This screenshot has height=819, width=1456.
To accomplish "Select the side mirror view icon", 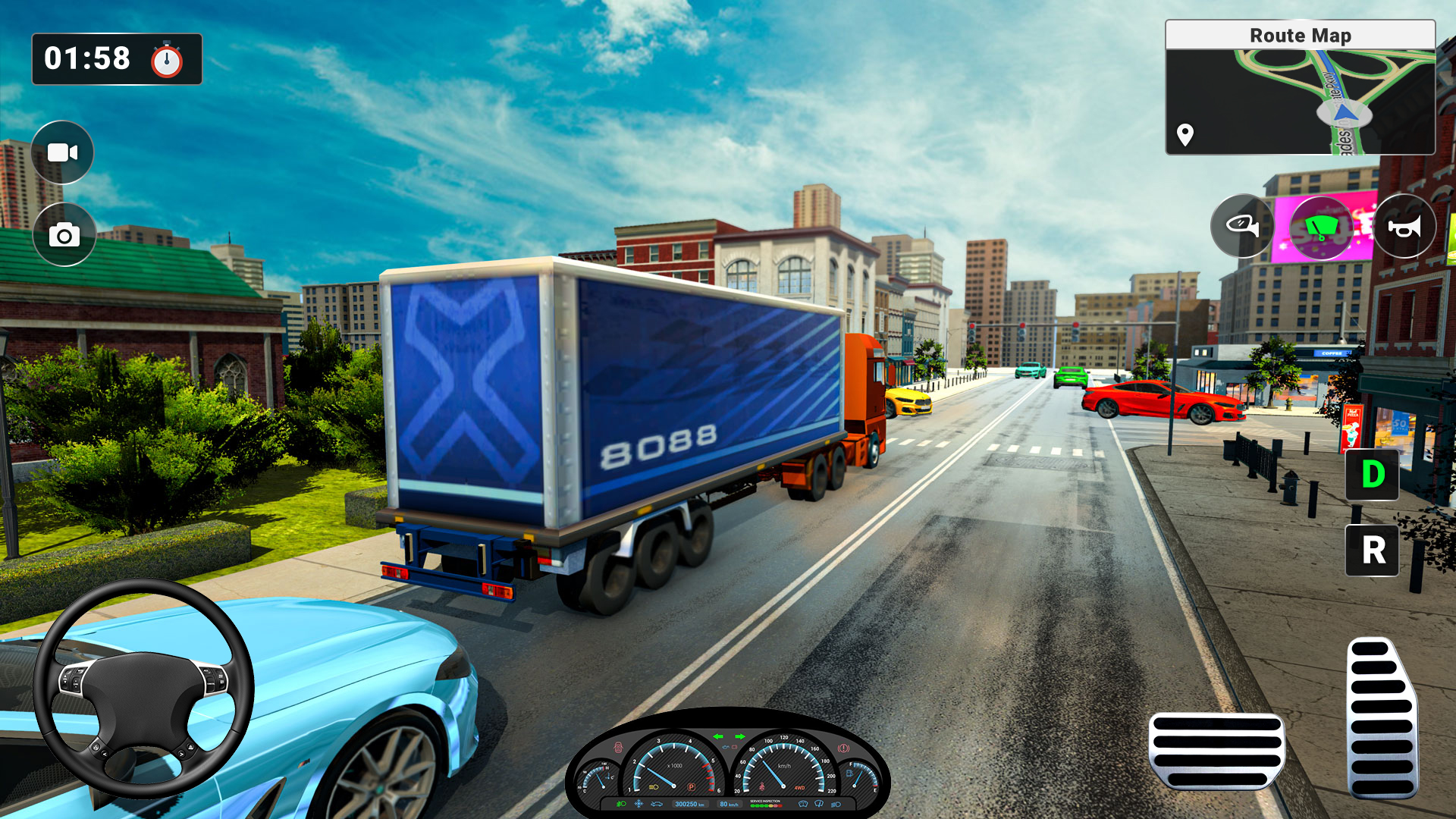I will click(1242, 227).
